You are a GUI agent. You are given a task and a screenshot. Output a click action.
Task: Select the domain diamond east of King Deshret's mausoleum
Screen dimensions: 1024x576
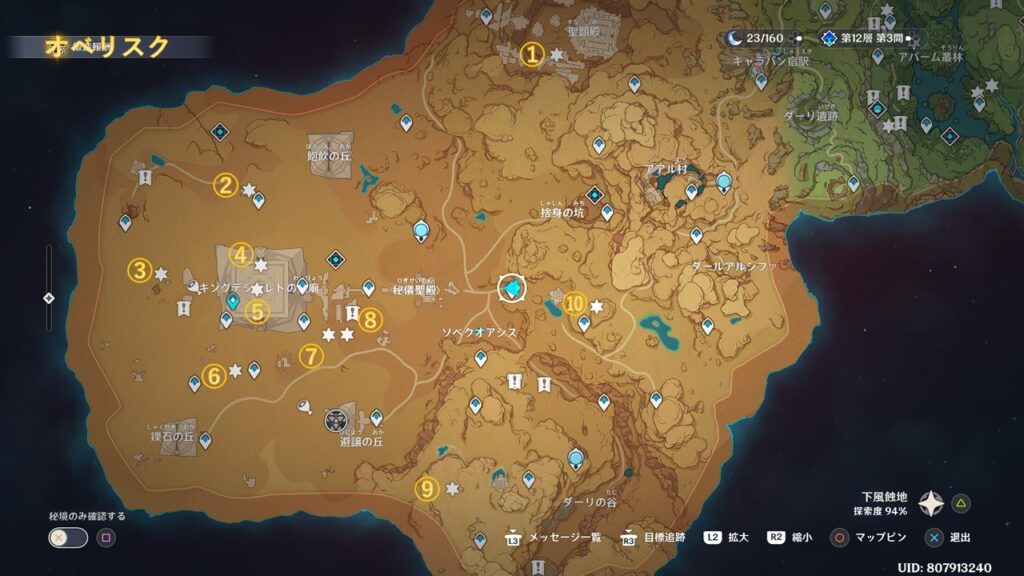pyautogui.click(x=334, y=258)
